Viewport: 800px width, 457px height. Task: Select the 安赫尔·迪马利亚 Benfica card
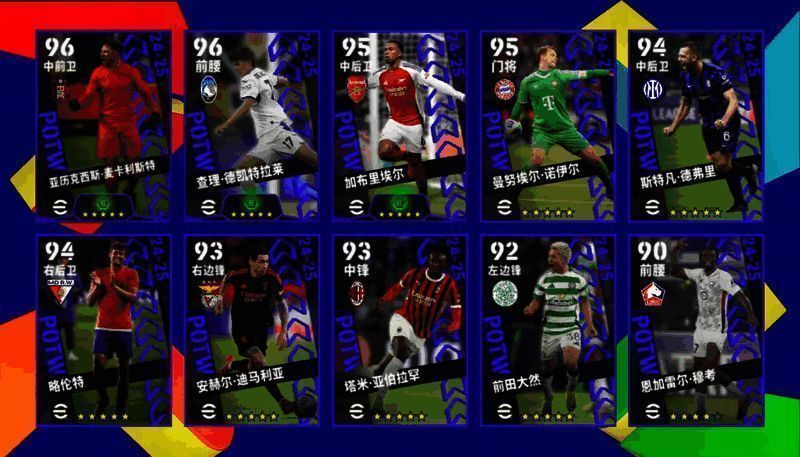[x=250, y=330]
